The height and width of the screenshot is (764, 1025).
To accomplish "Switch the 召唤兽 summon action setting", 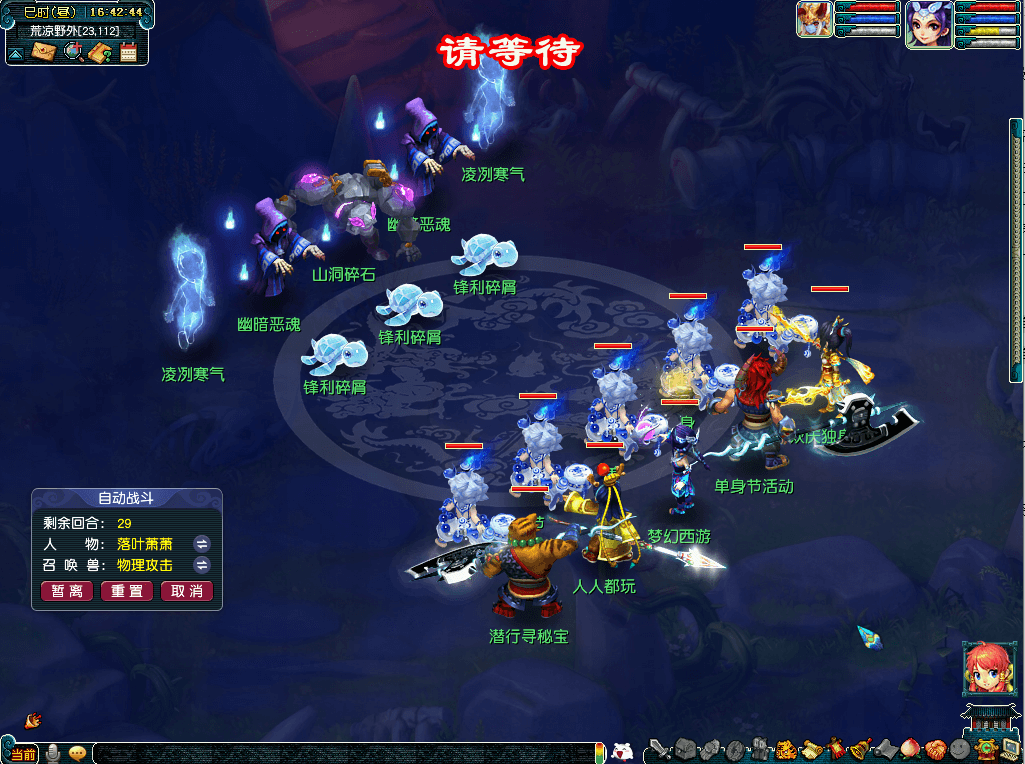I will click(201, 565).
